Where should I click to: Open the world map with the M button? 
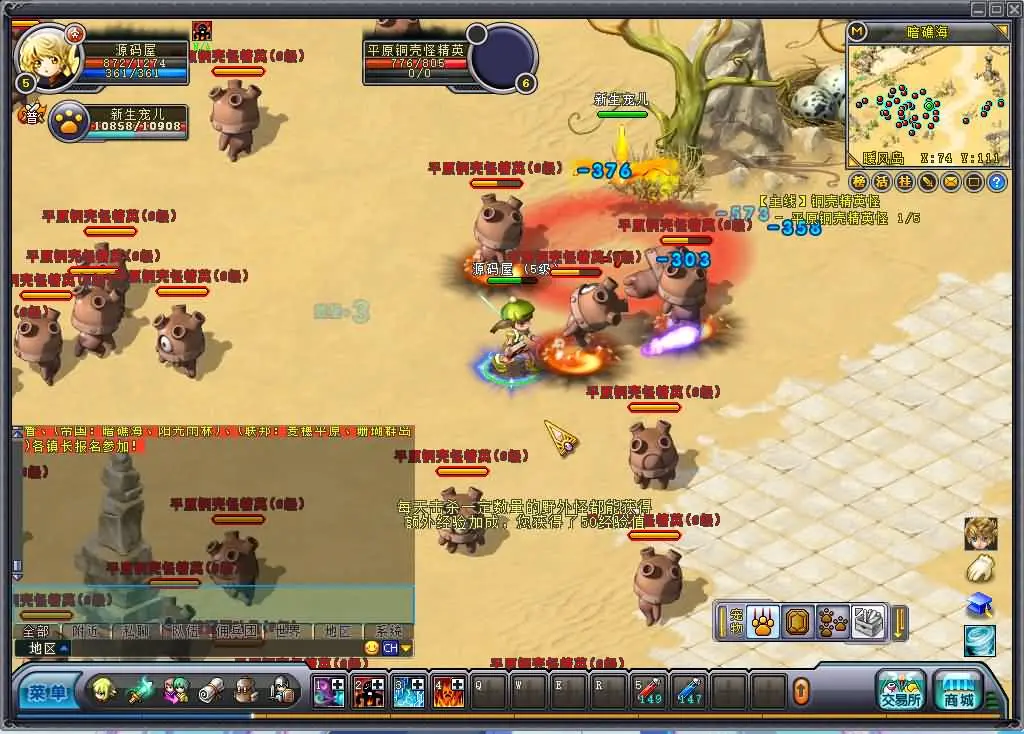[x=857, y=32]
